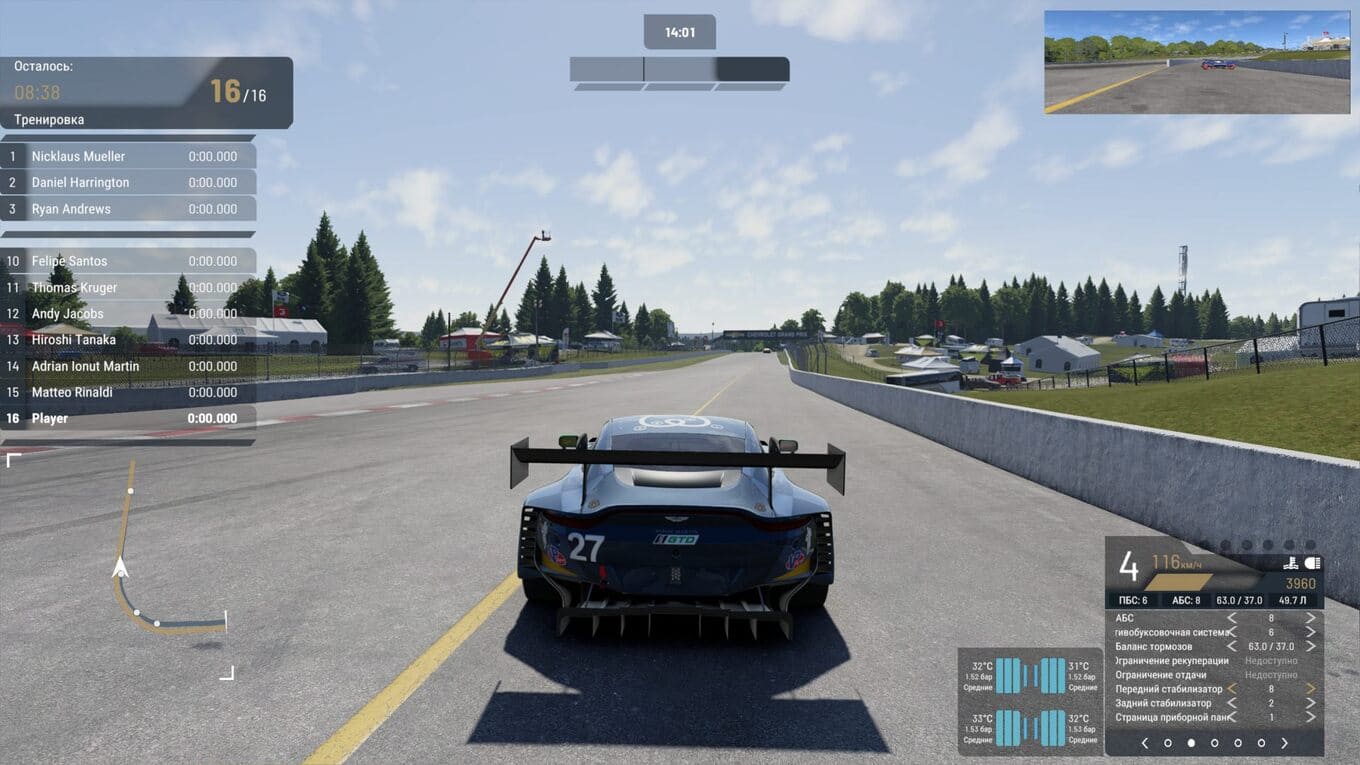Raise the traction control (противобуксовочная система) level
The width and height of the screenshot is (1360, 765).
(1310, 632)
